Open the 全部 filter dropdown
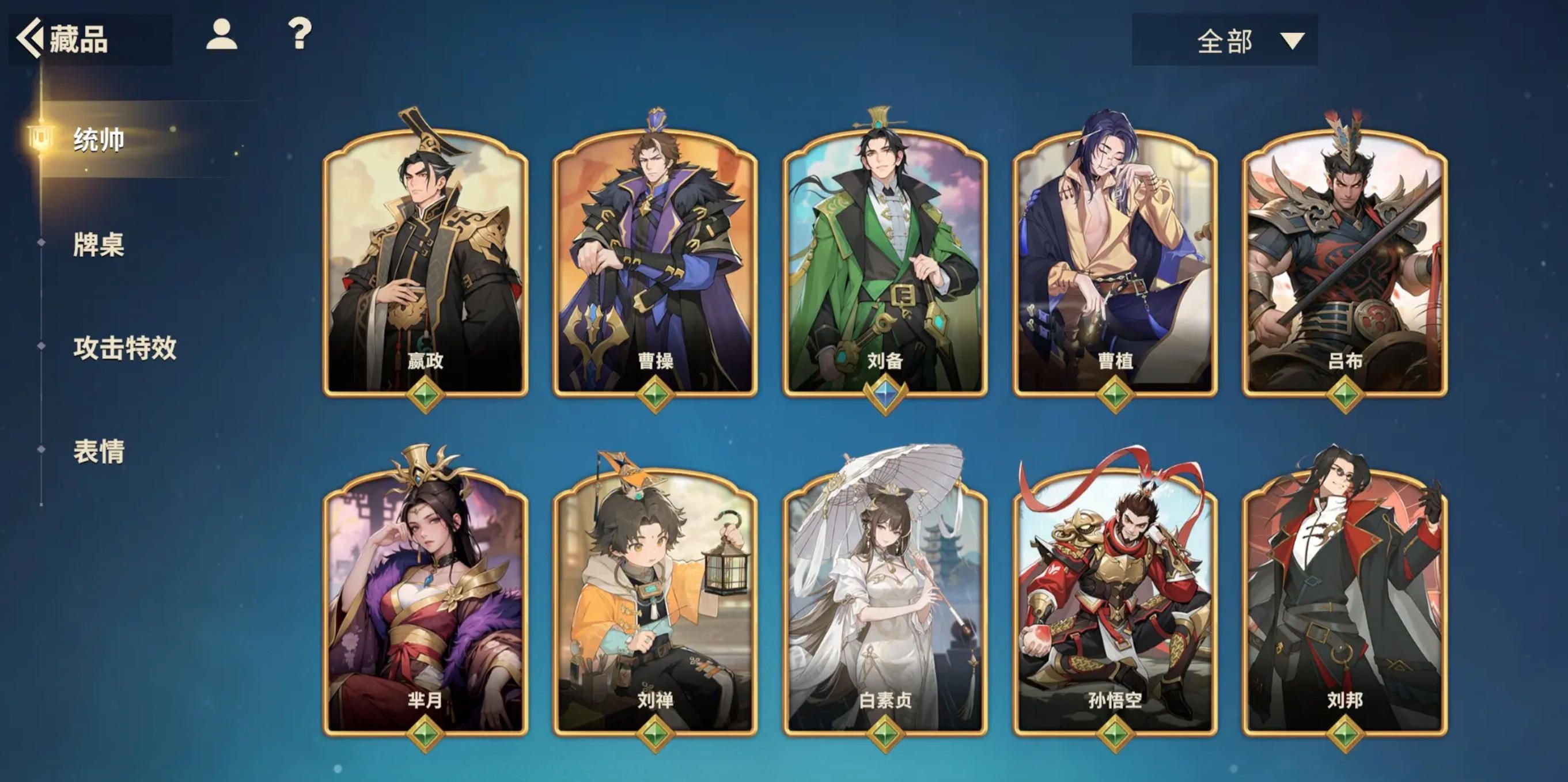1568x782 pixels. tap(1224, 41)
